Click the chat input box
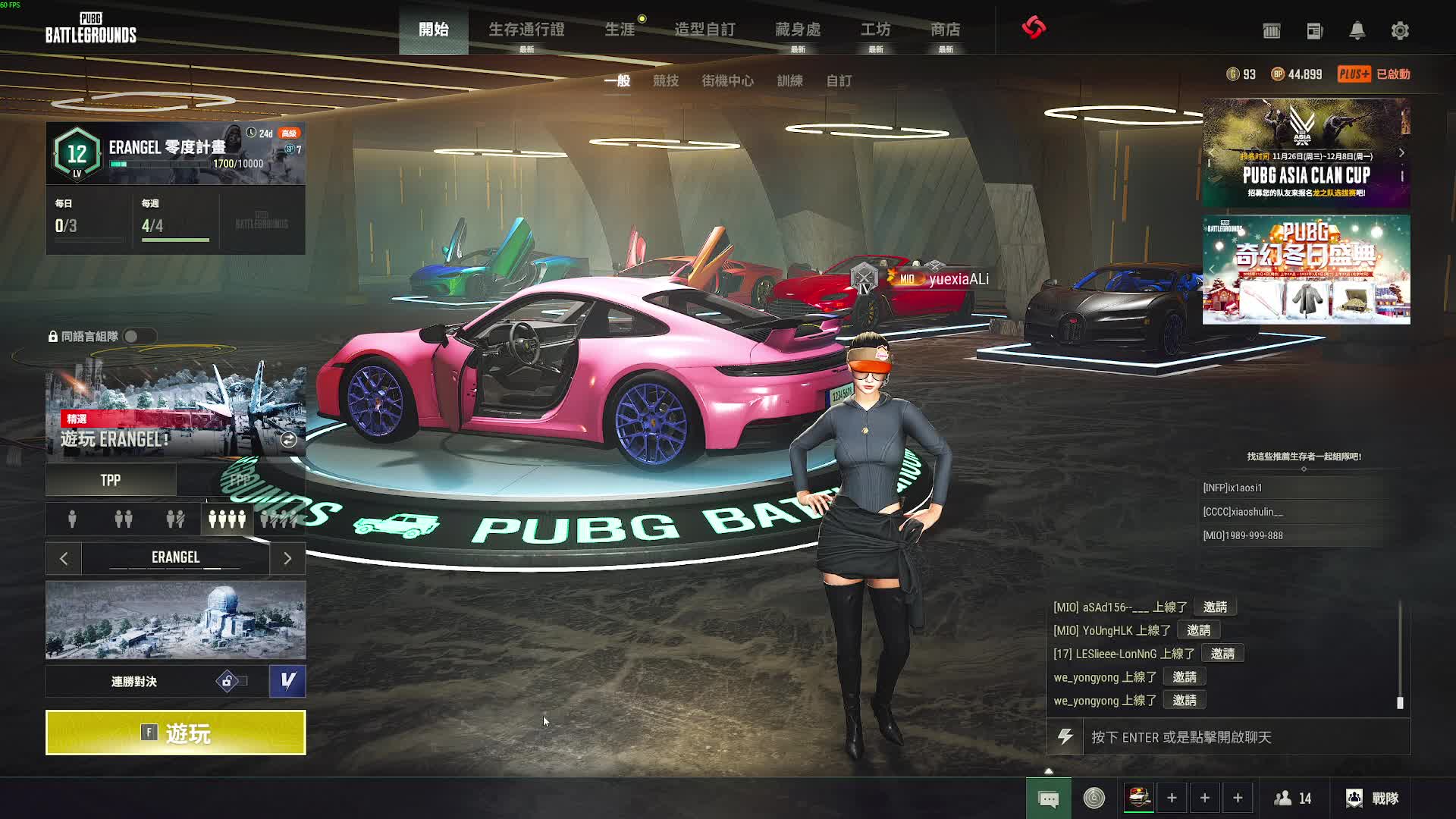Image resolution: width=1456 pixels, height=819 pixels. (x=1244, y=737)
